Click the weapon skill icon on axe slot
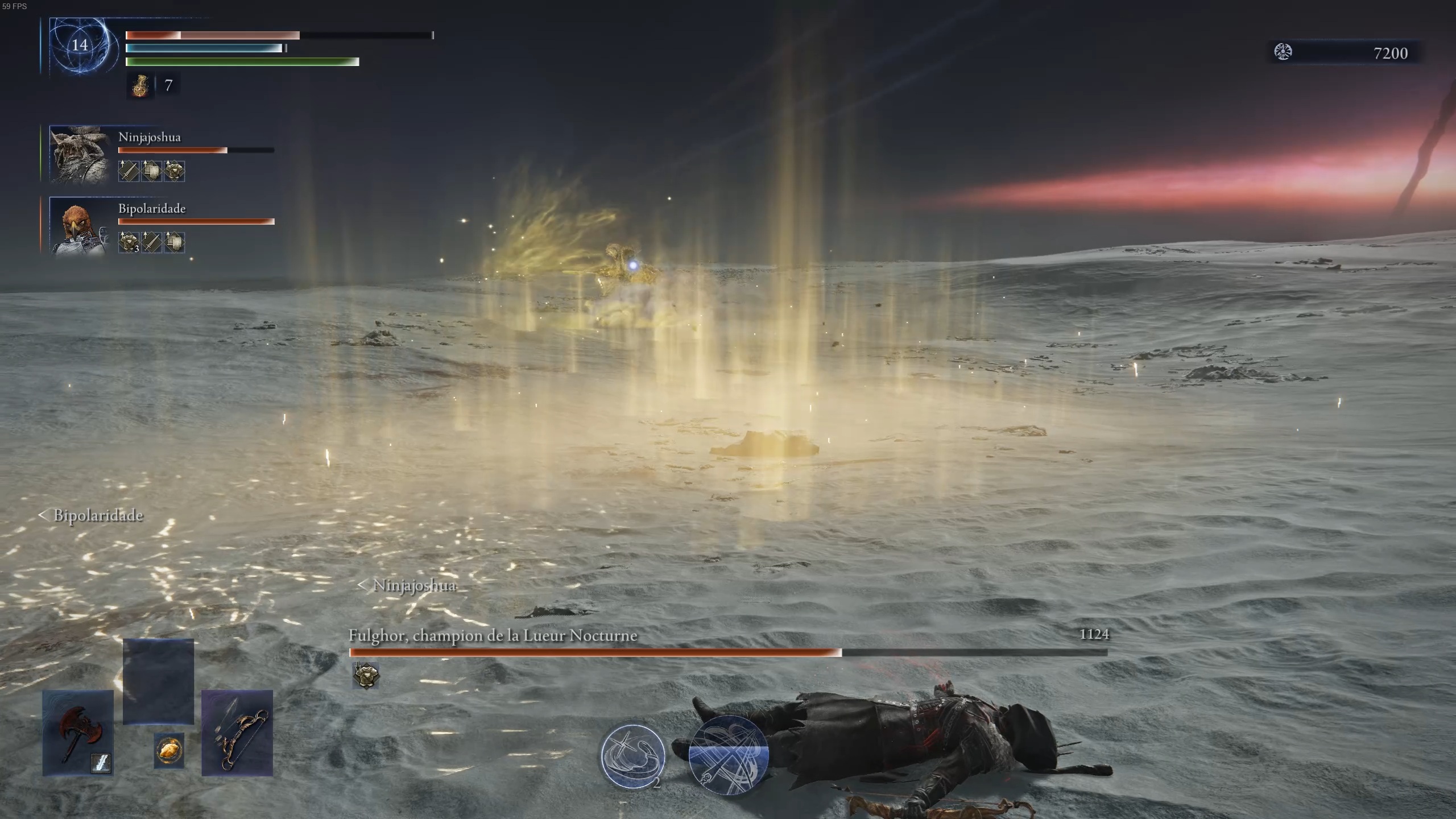The width and height of the screenshot is (1456, 819). tap(101, 763)
